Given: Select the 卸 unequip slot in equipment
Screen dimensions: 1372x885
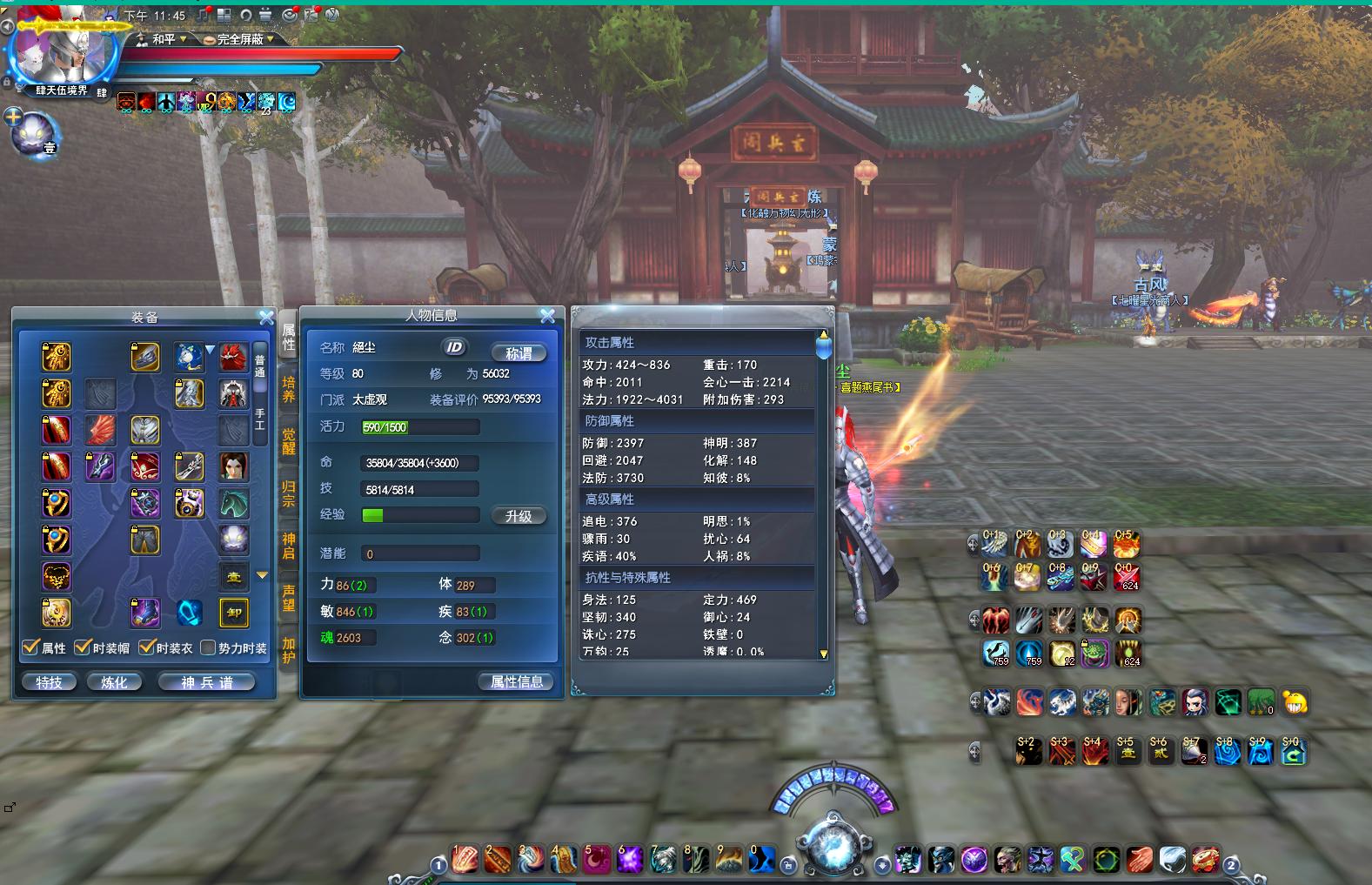Looking at the screenshot, I should click(234, 613).
